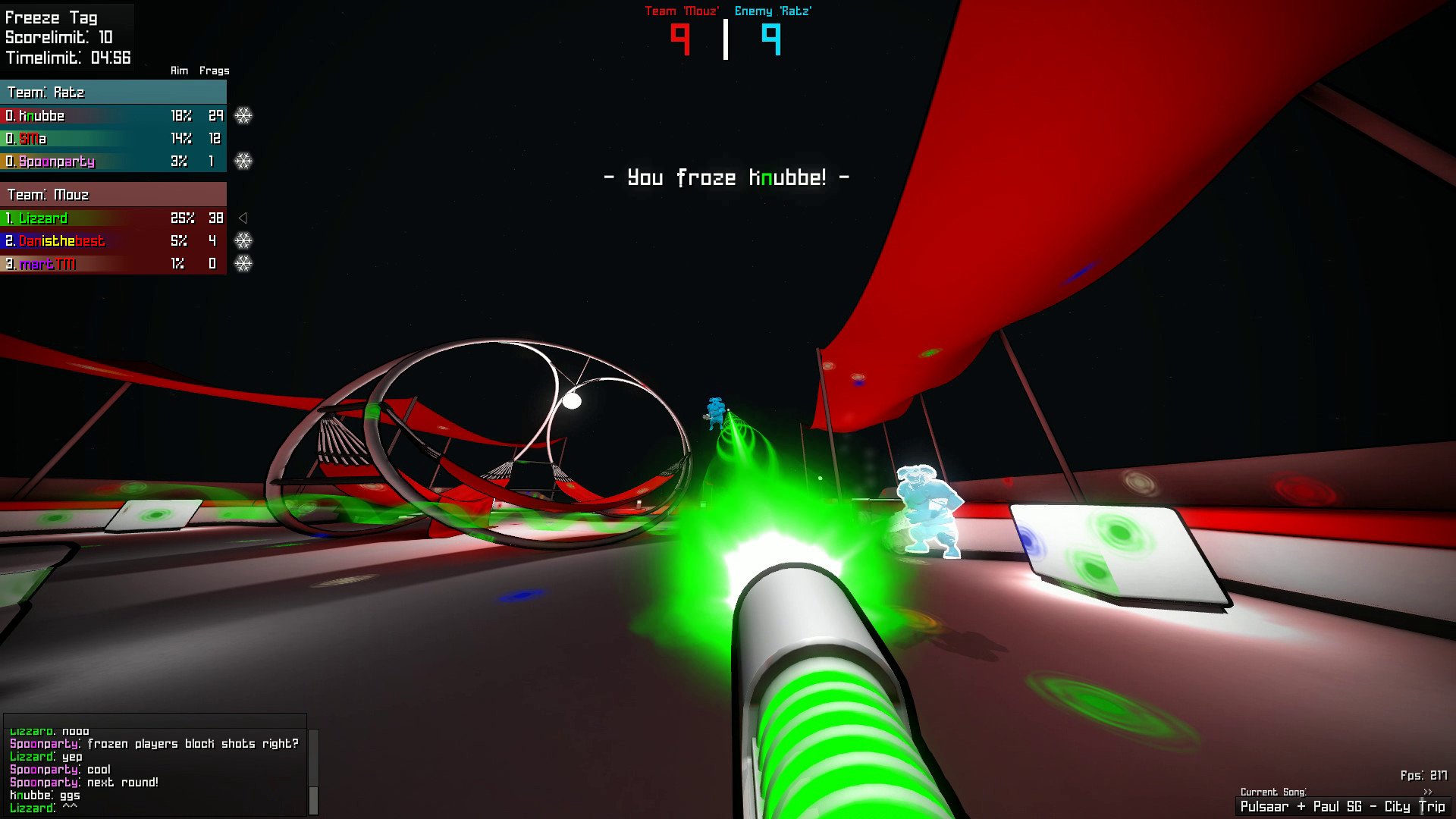Viewport: 1456px width, 819px height.
Task: Select the Aim column header
Action: (179, 70)
